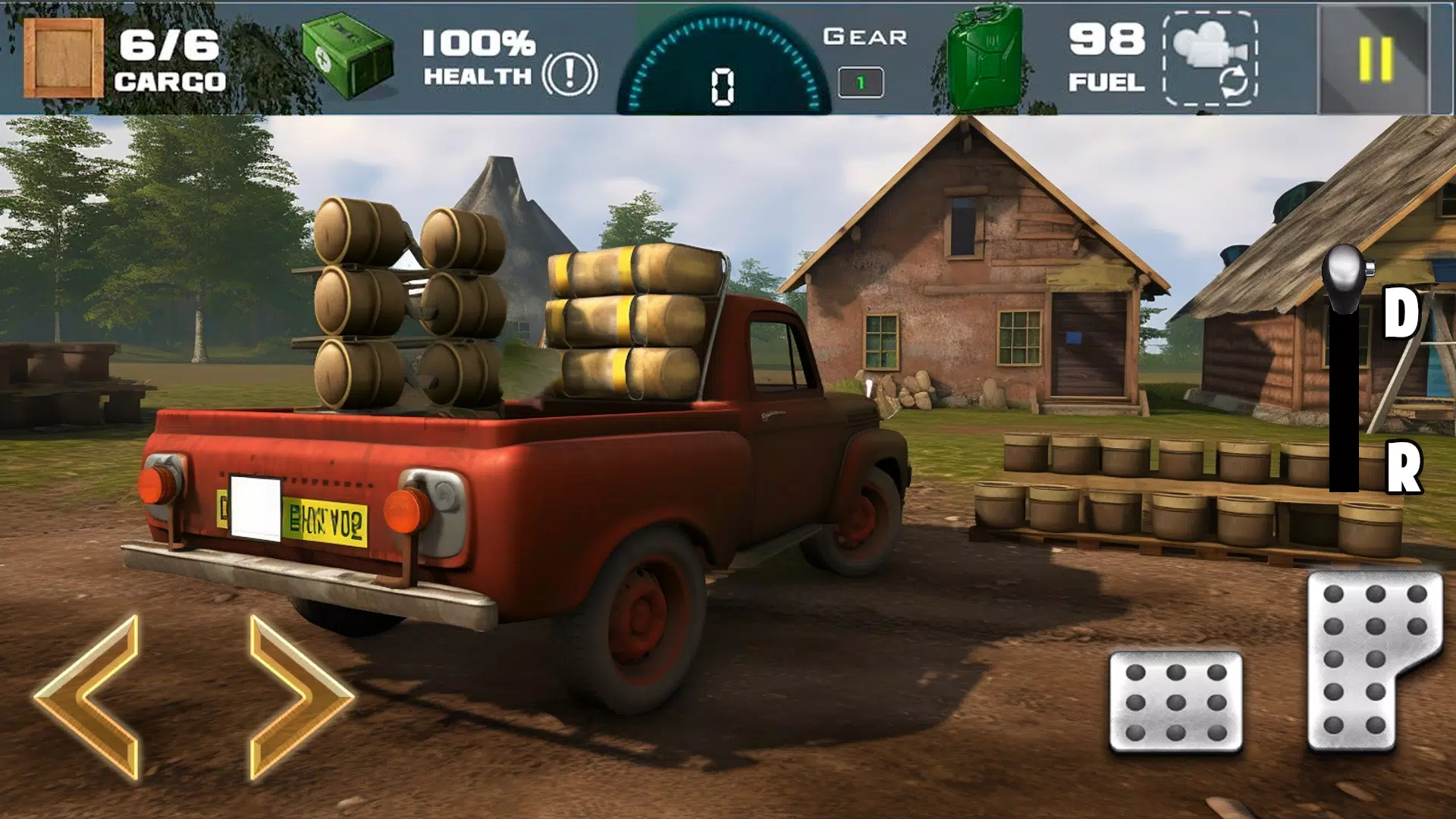Click the exclamation warning icon beside Health
The height and width of the screenshot is (819, 1456).
pyautogui.click(x=570, y=74)
